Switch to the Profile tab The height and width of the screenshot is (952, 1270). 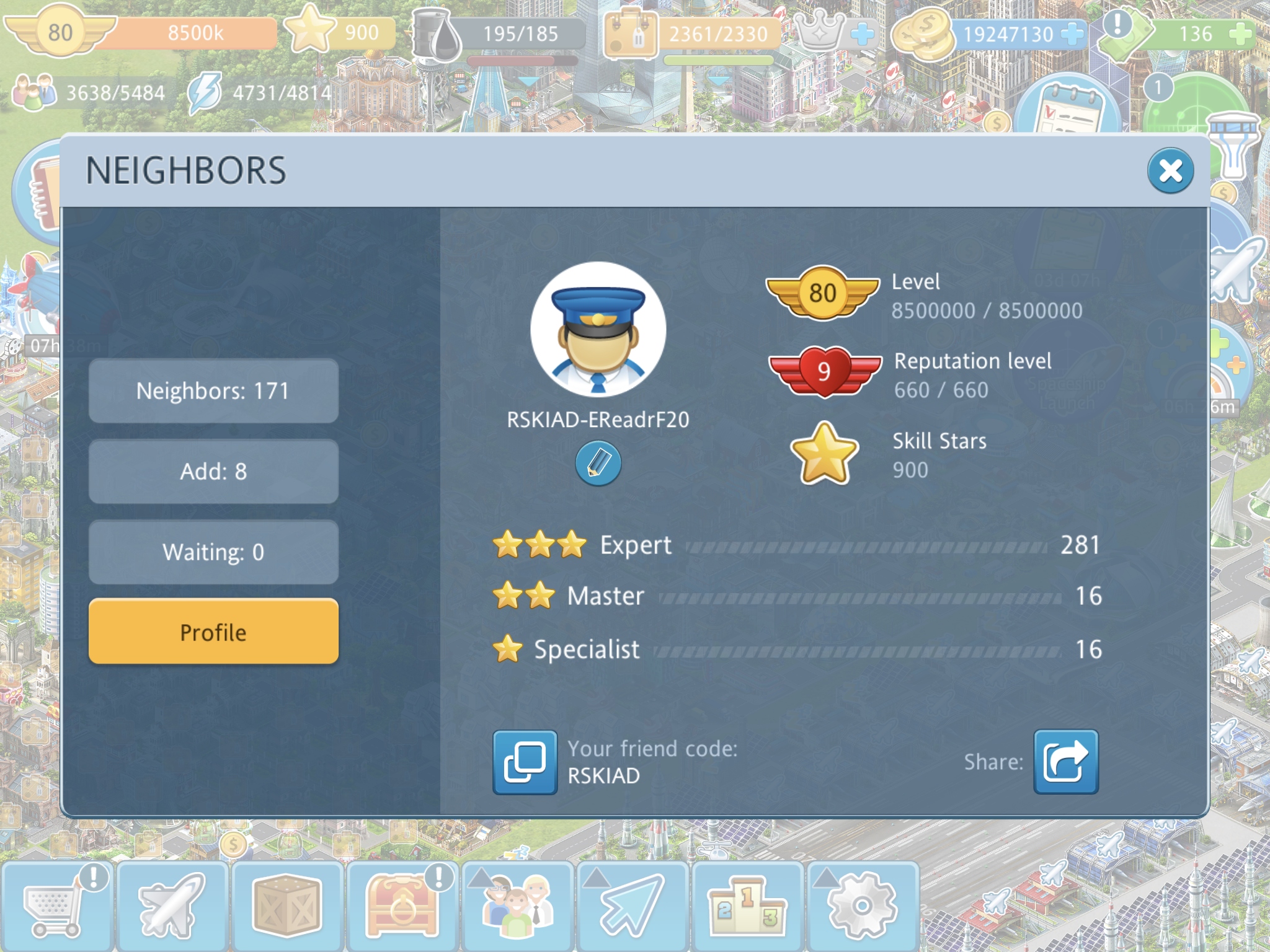pyautogui.click(x=213, y=632)
